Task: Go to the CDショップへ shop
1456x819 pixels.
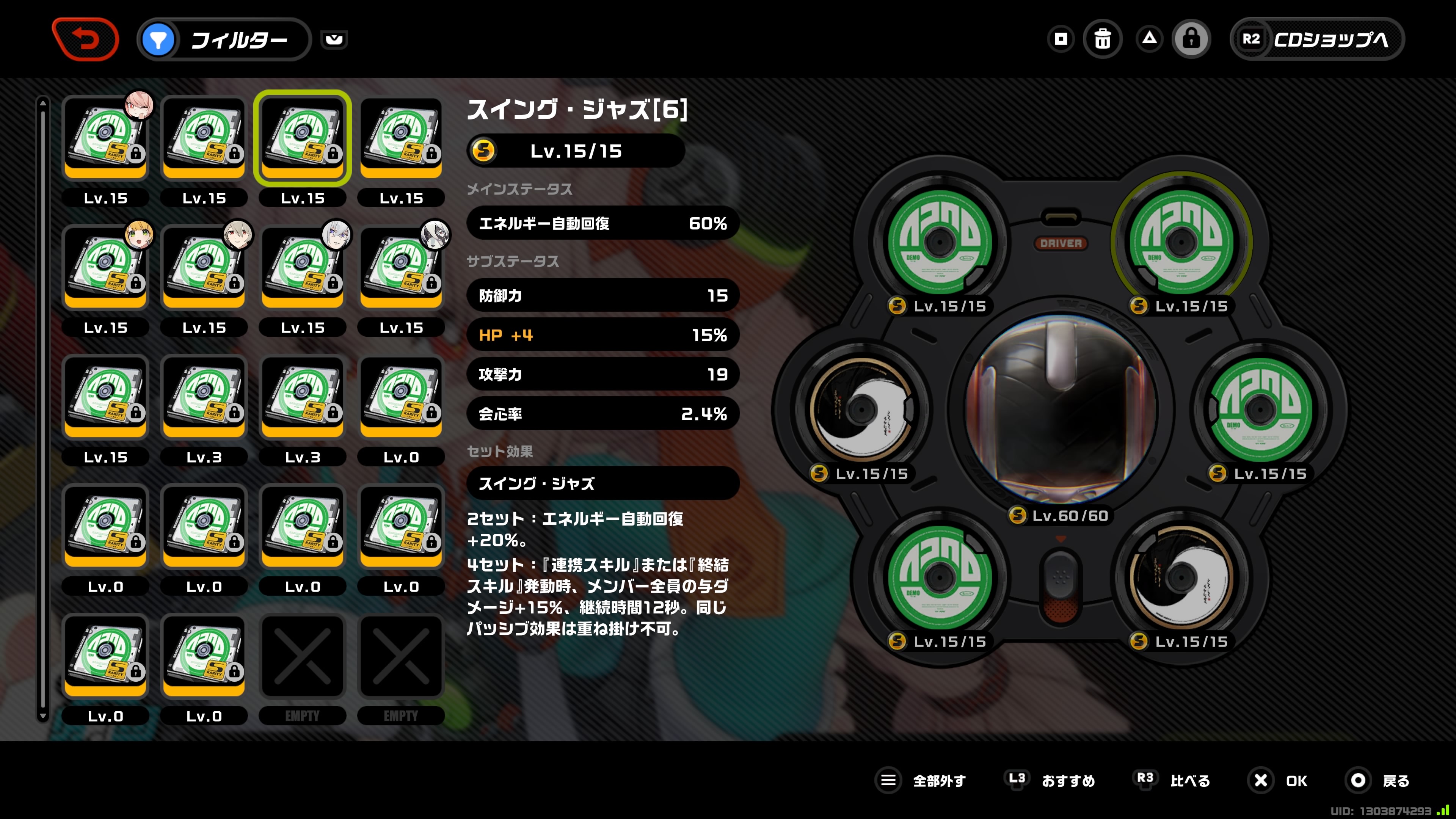Action: coord(1317,39)
